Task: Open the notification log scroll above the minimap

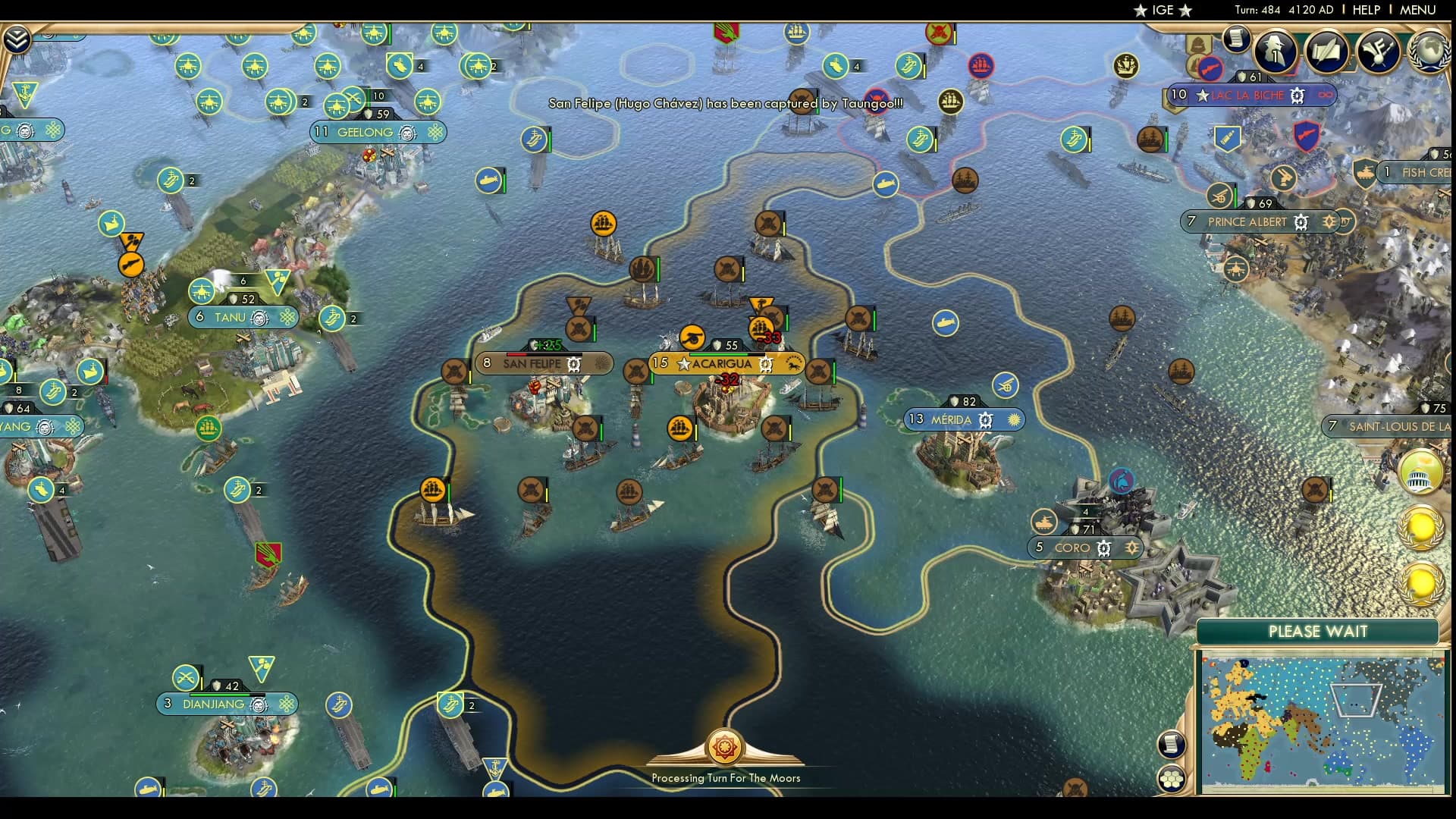Action: [1172, 743]
